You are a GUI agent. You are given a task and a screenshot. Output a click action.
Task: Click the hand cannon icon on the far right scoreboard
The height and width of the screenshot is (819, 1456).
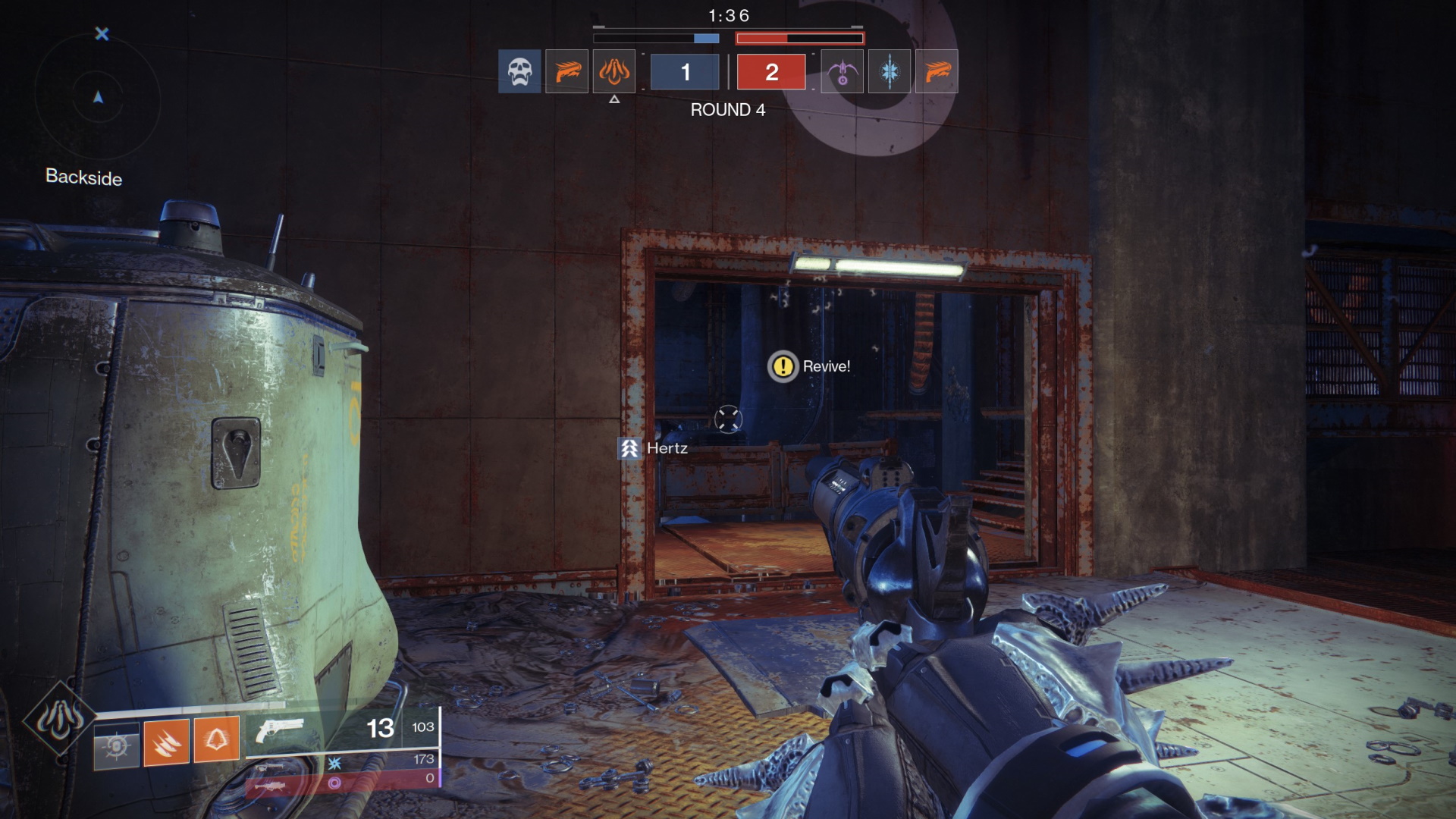(937, 71)
